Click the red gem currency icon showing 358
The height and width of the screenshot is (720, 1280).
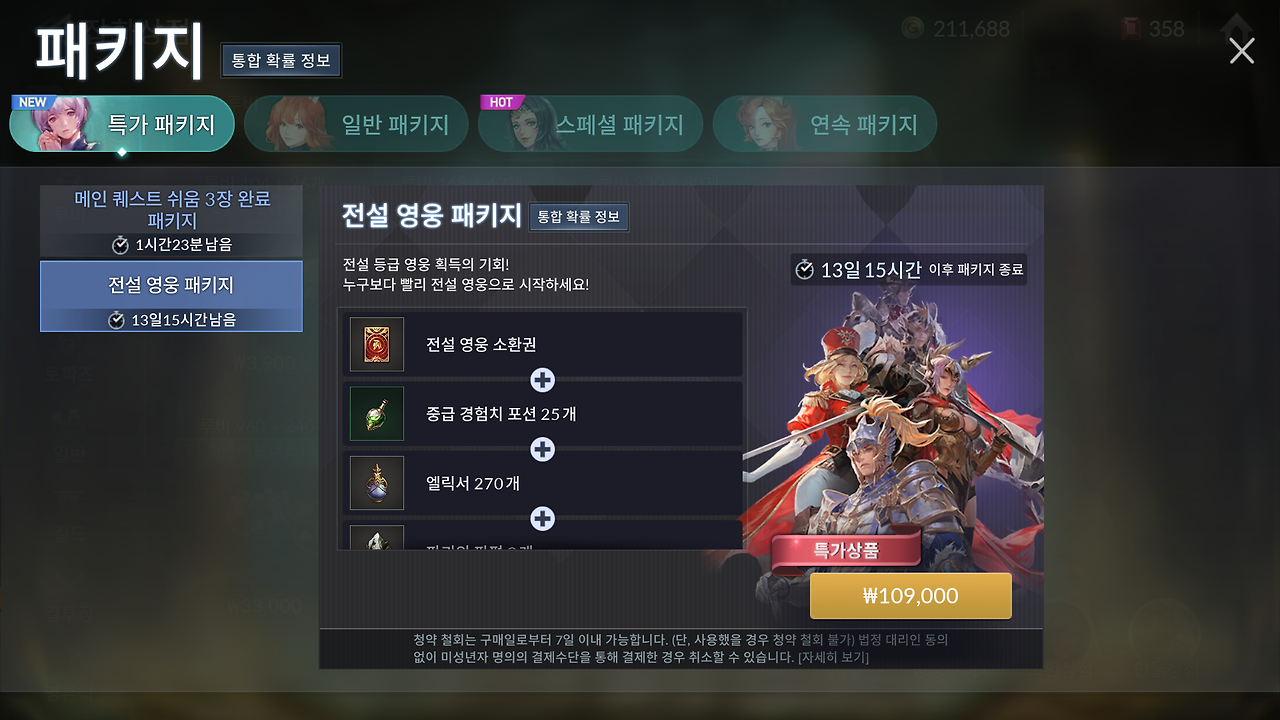[x=1131, y=28]
